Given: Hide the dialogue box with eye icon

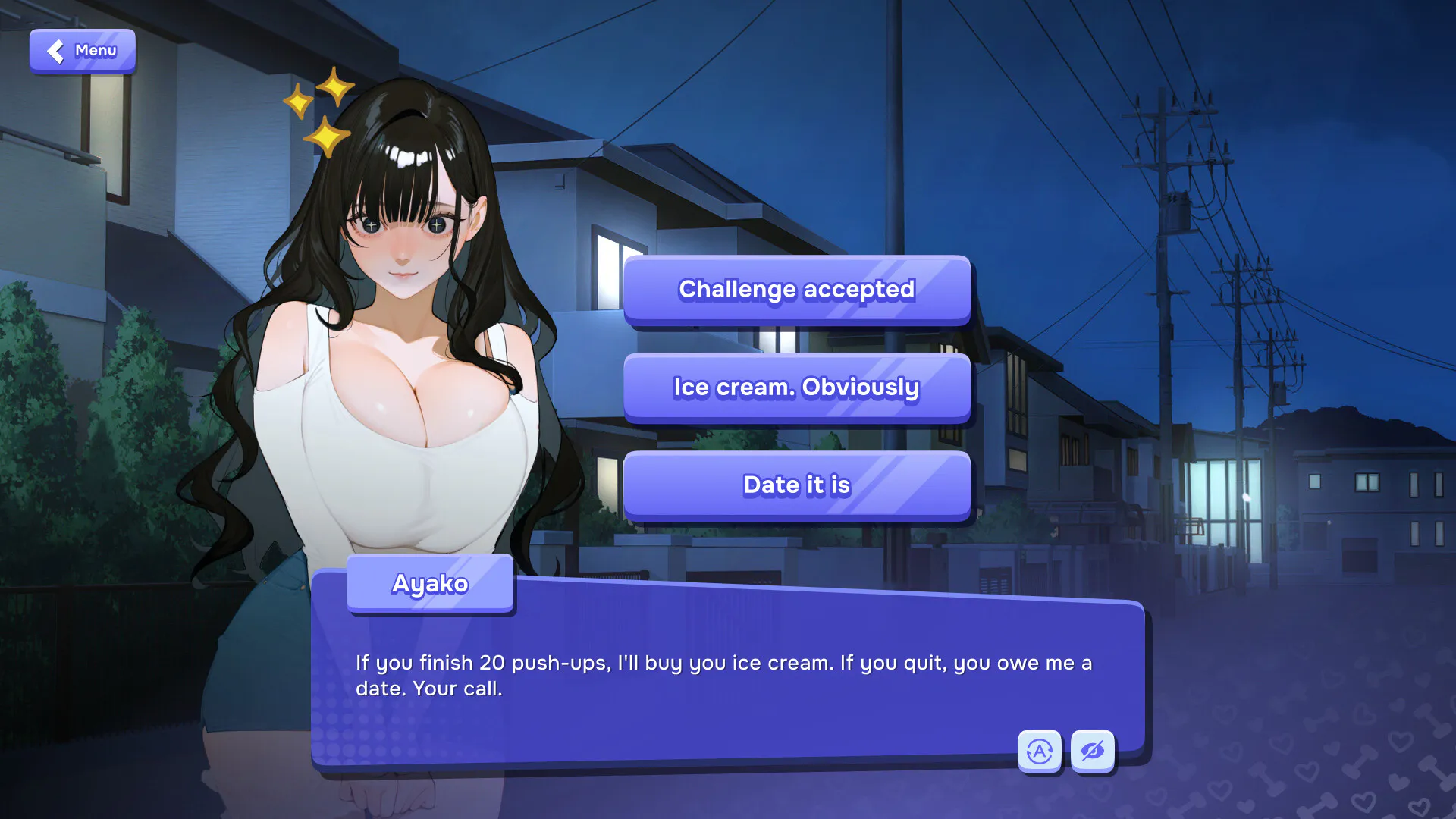Looking at the screenshot, I should pyautogui.click(x=1093, y=751).
